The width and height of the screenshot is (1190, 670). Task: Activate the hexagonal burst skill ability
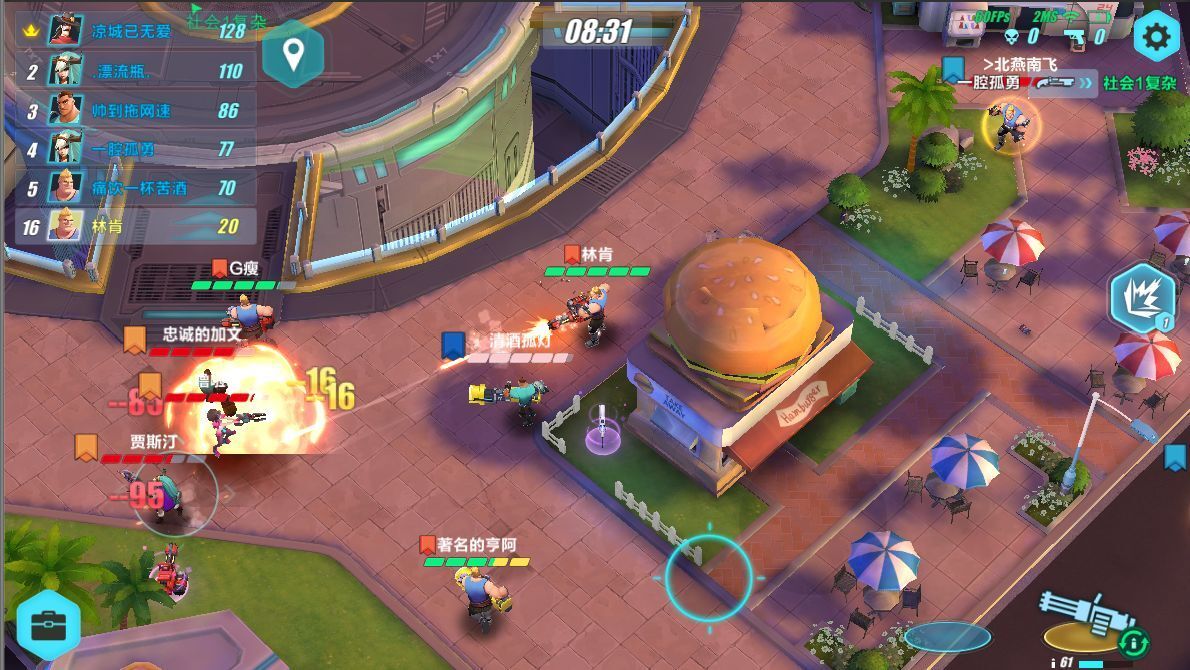(x=1142, y=299)
